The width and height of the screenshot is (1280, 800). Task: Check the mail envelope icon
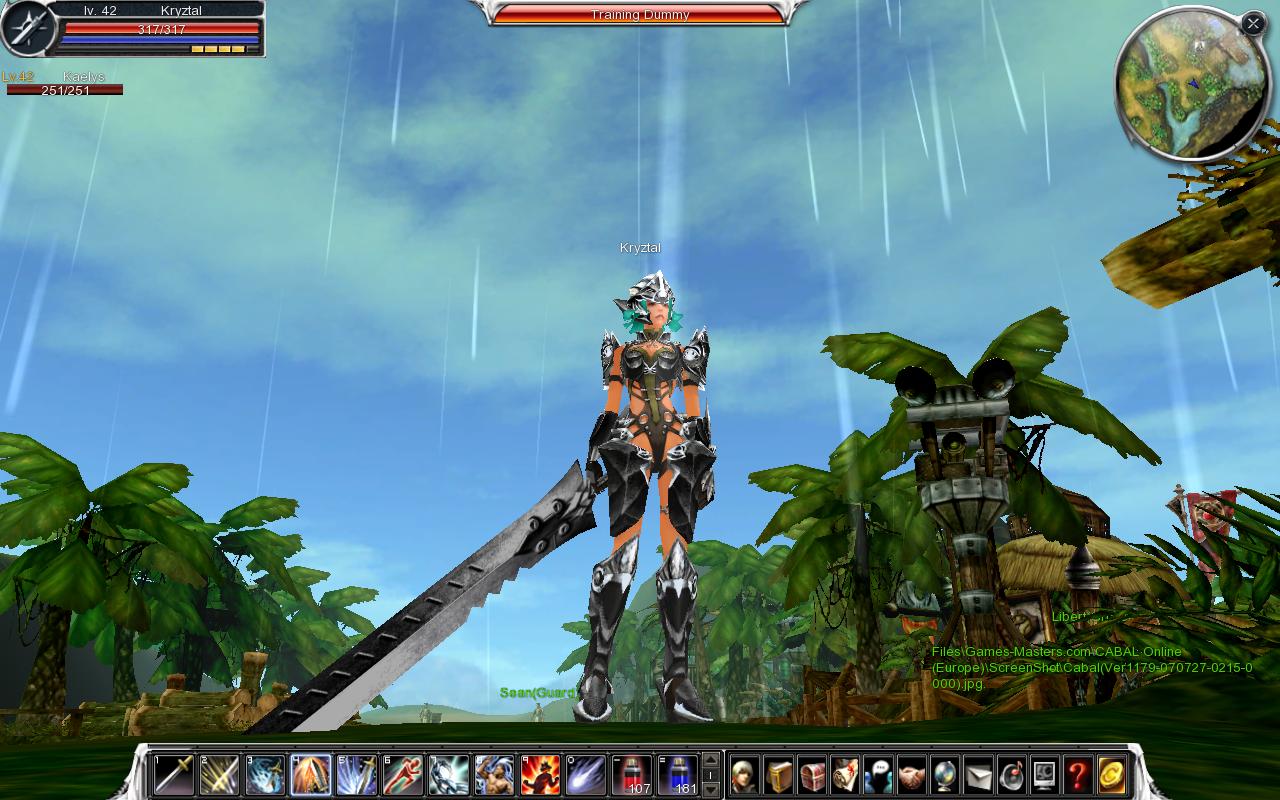click(x=977, y=775)
